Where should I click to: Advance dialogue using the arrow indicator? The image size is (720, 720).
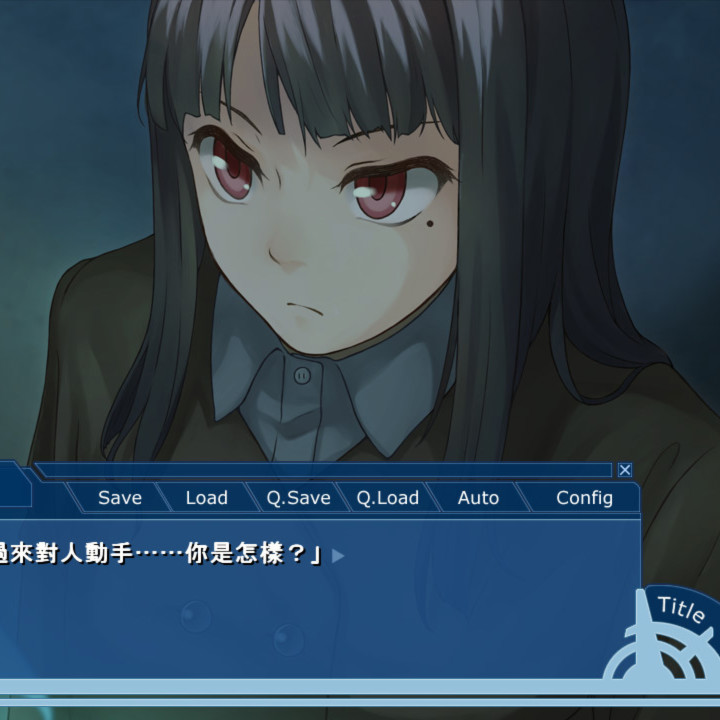pos(338,555)
